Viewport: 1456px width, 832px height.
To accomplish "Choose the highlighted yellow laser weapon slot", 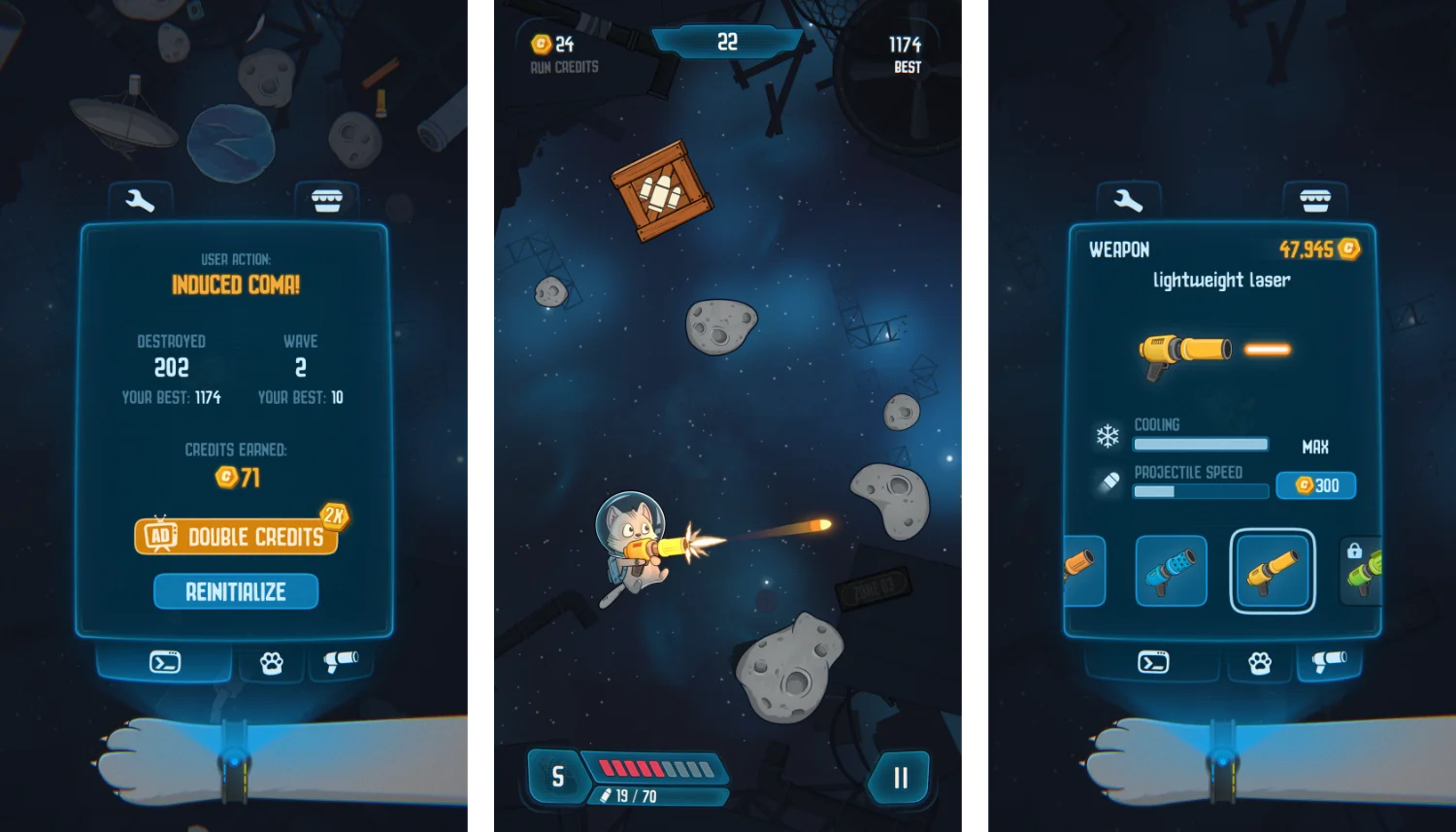I will (x=1273, y=571).
